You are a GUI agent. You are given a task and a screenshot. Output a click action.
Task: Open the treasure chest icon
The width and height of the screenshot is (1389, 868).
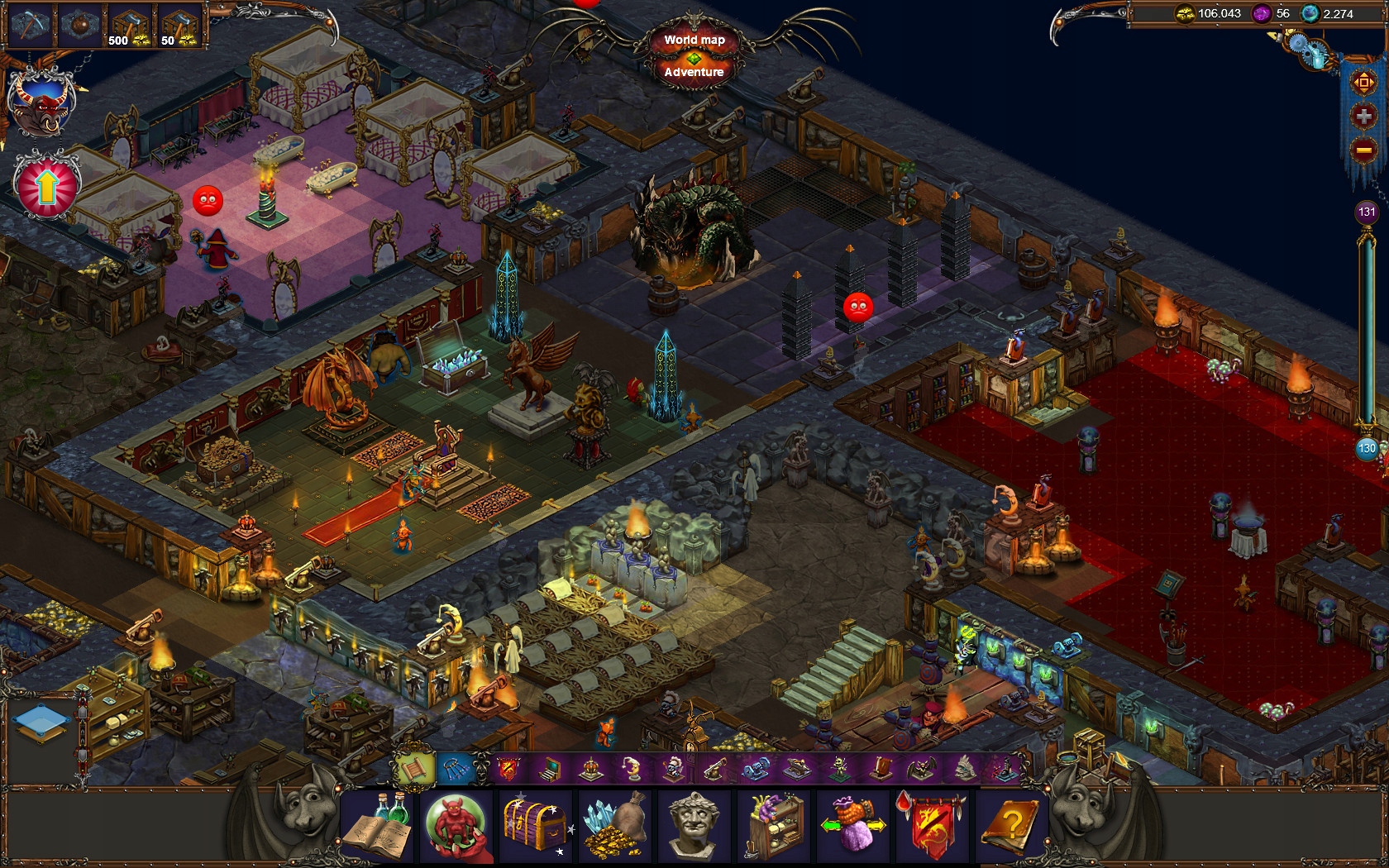537,827
